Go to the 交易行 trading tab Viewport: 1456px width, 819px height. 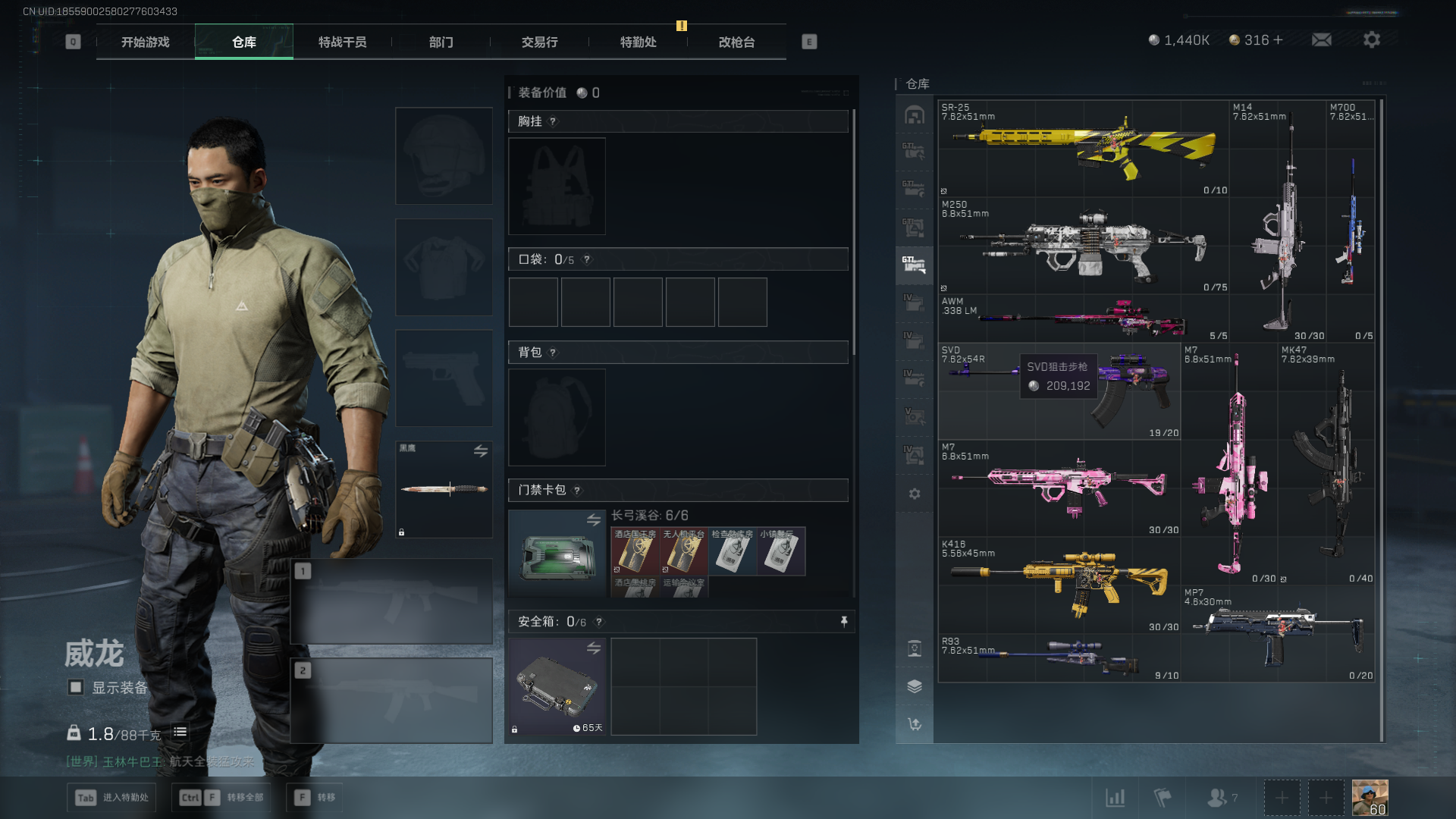pos(539,42)
